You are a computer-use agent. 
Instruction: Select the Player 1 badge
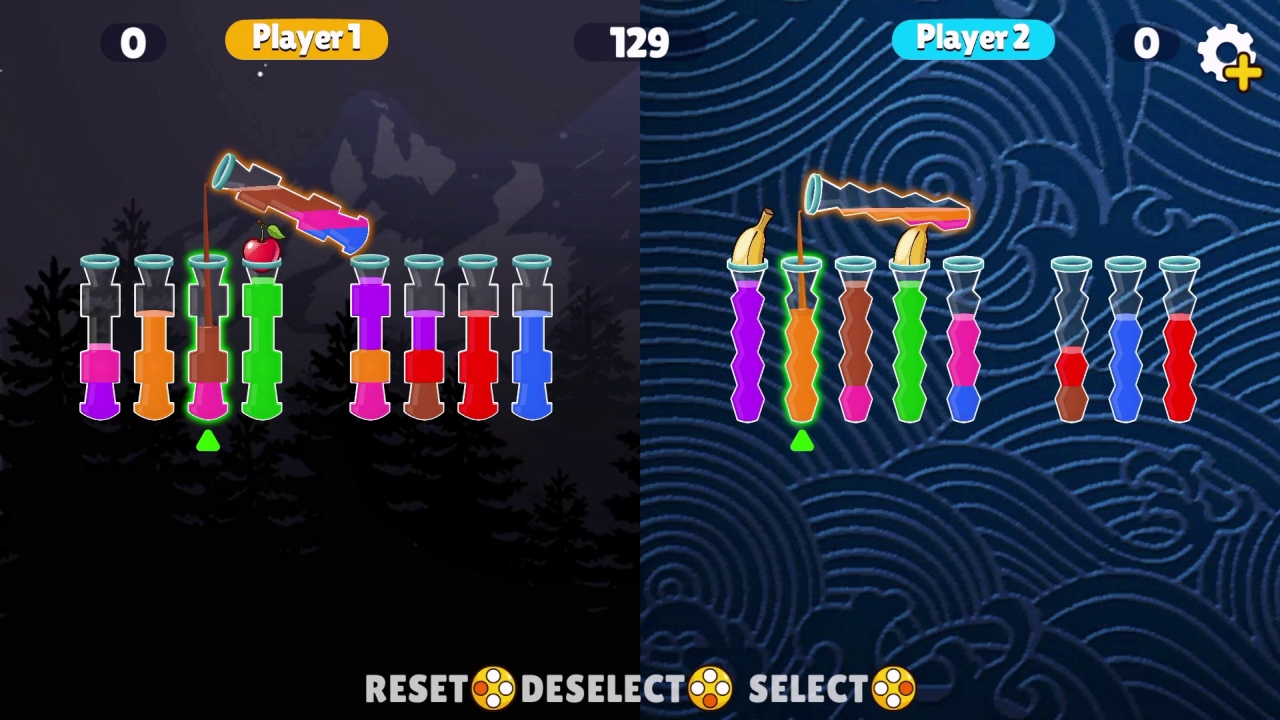point(306,38)
